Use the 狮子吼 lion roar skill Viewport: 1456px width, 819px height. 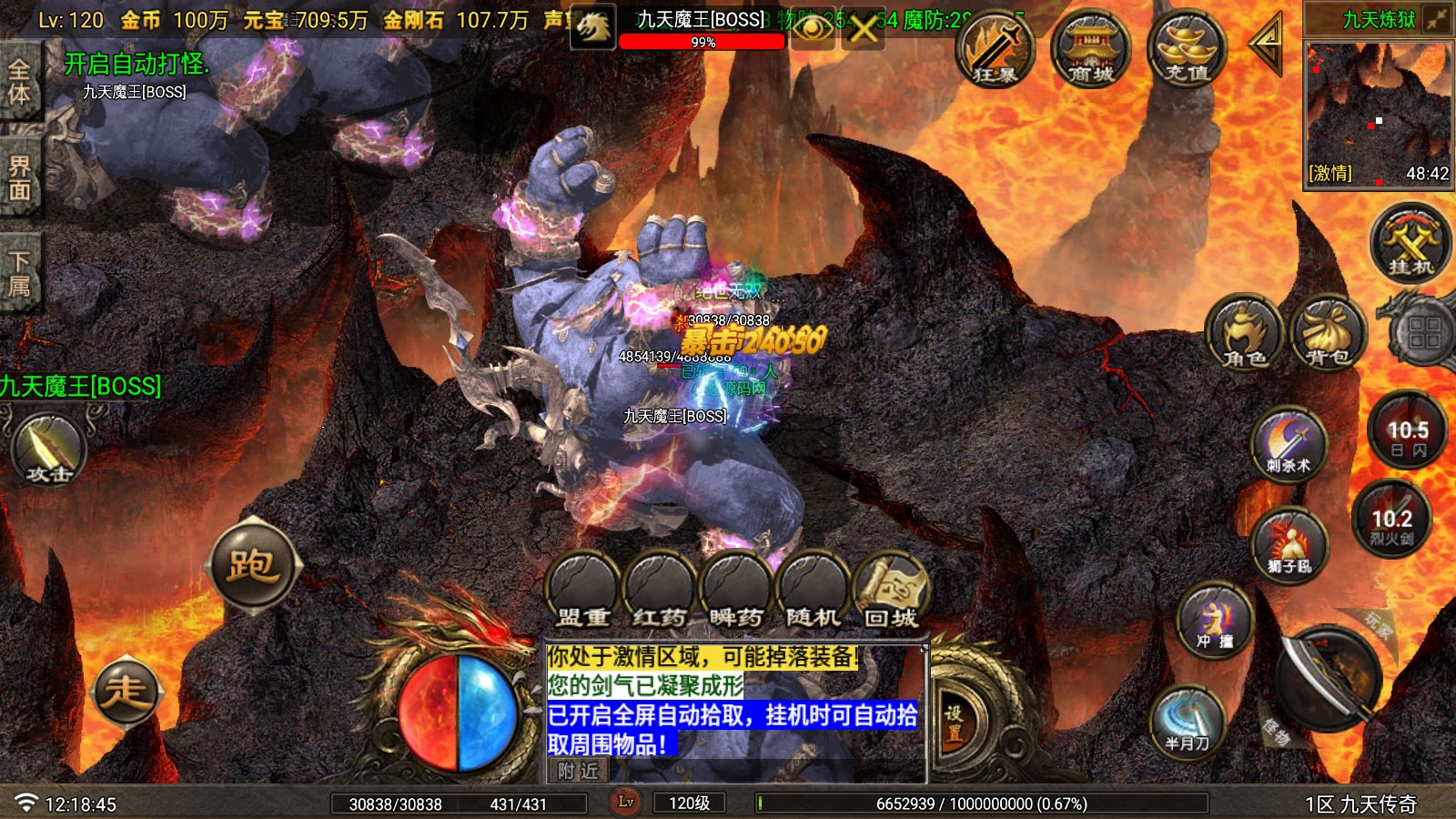click(1291, 546)
